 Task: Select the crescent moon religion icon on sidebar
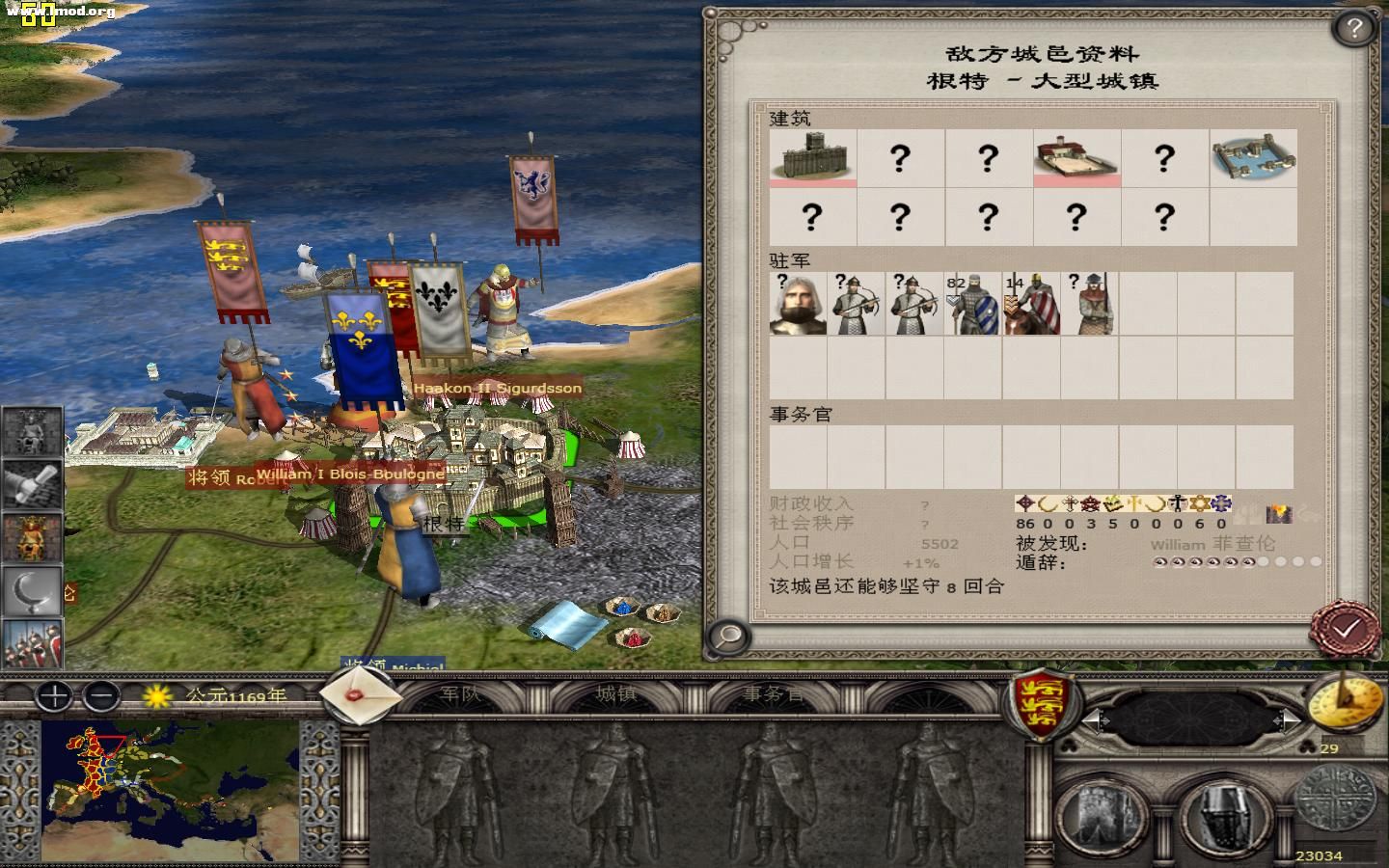[32, 589]
